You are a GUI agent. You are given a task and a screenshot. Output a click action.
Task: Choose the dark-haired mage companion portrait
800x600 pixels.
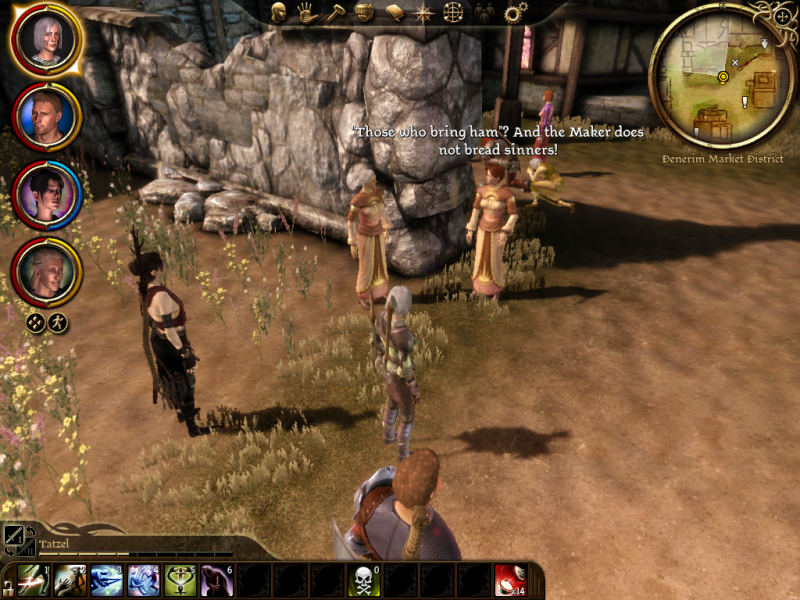[x=46, y=193]
